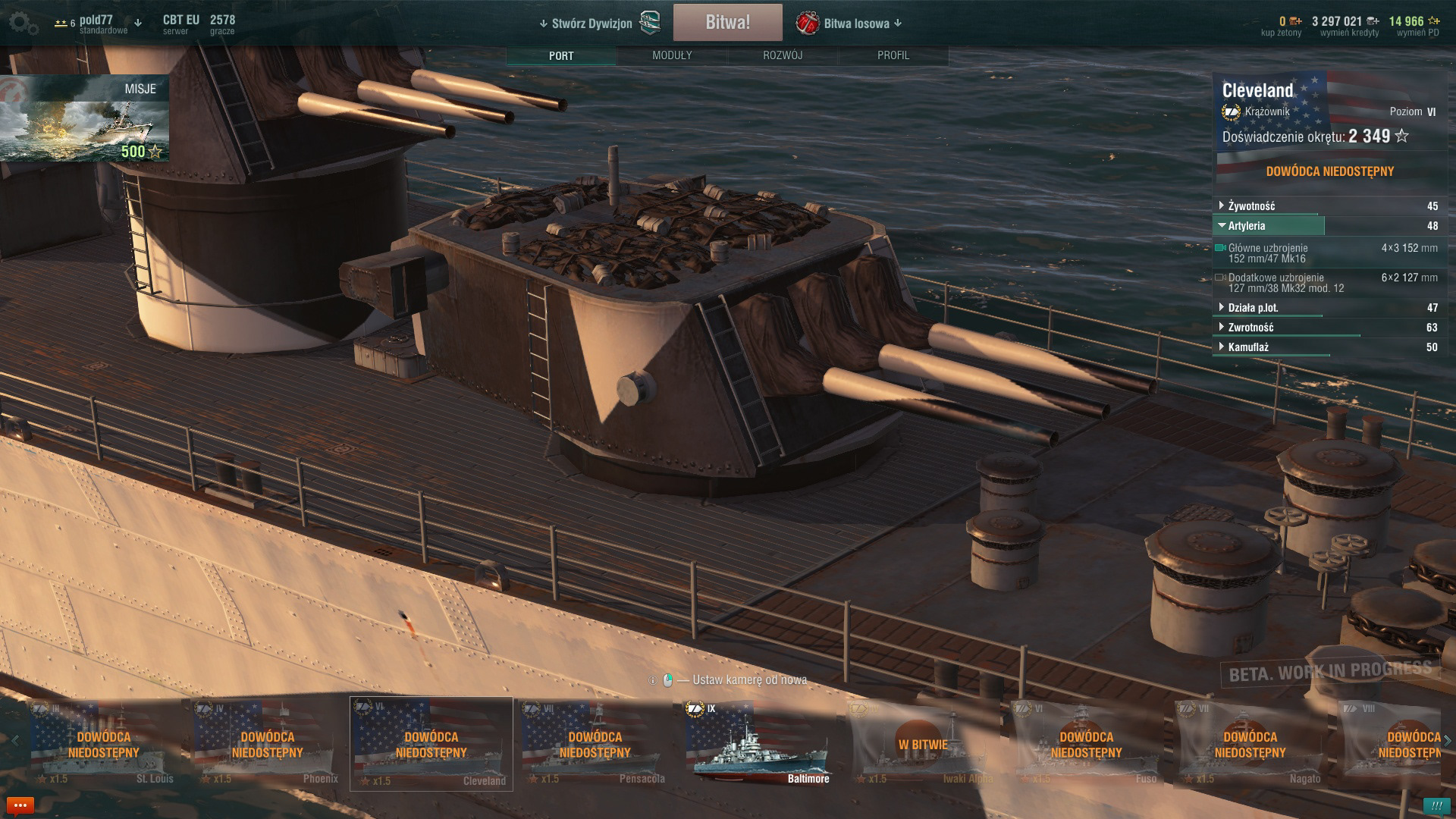Choose the Pensacola ship card
The image size is (1456, 819).
(595, 743)
